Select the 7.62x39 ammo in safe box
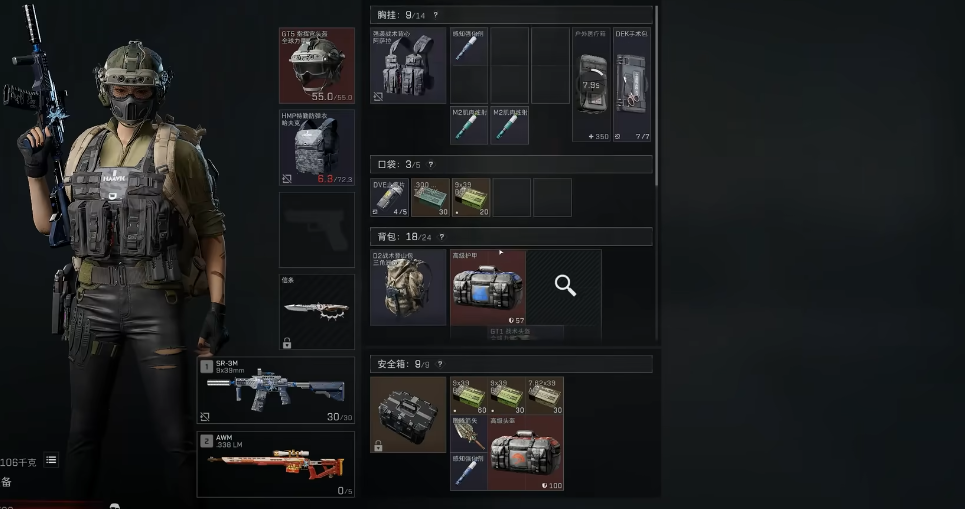The image size is (965, 509). click(x=546, y=395)
